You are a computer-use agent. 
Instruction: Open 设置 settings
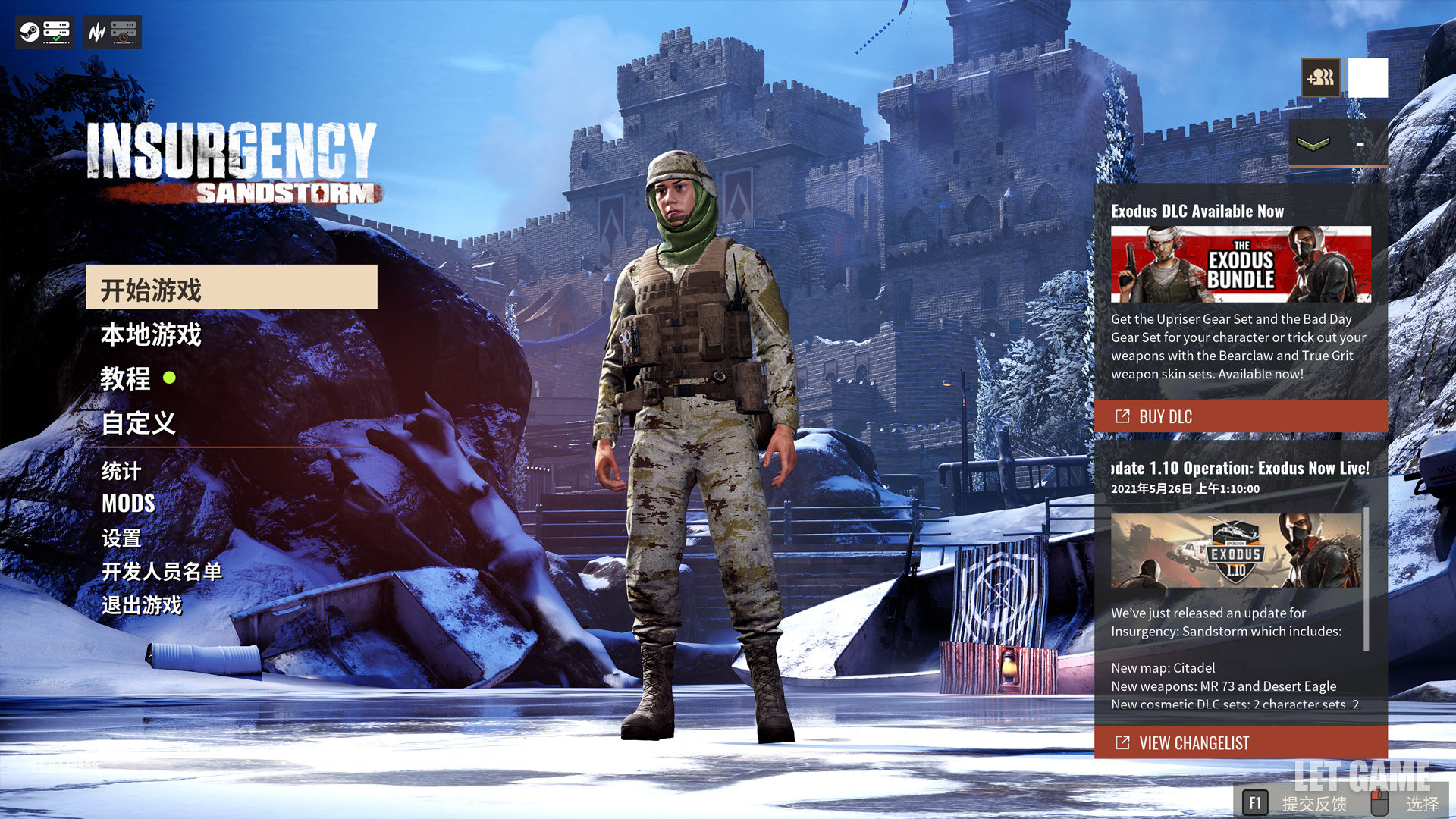121,538
